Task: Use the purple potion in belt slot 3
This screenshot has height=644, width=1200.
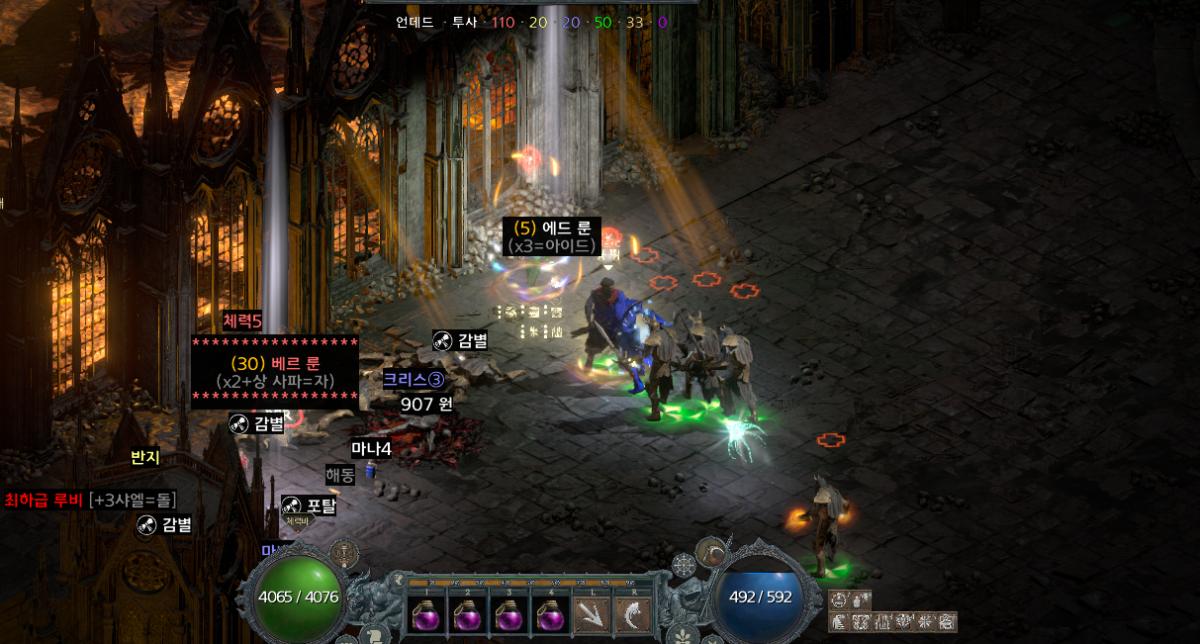Action: coord(508,613)
